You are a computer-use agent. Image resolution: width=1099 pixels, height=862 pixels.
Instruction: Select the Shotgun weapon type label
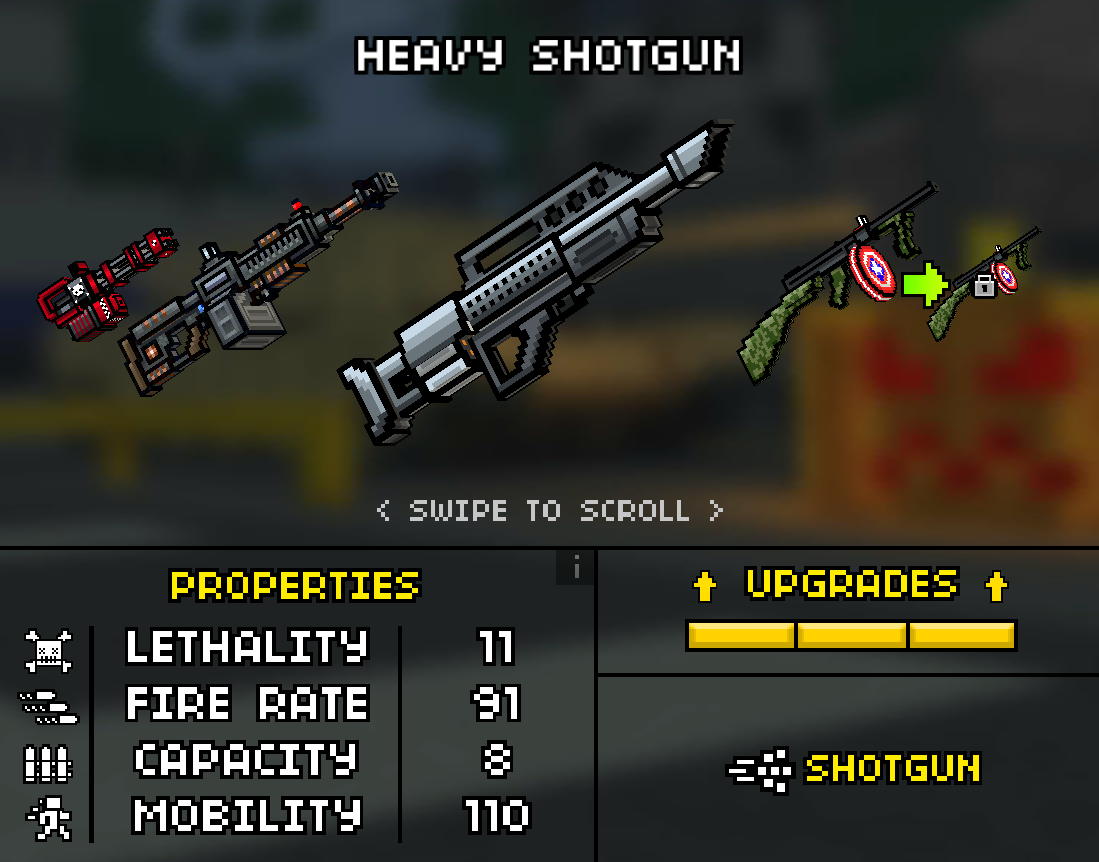pos(892,769)
